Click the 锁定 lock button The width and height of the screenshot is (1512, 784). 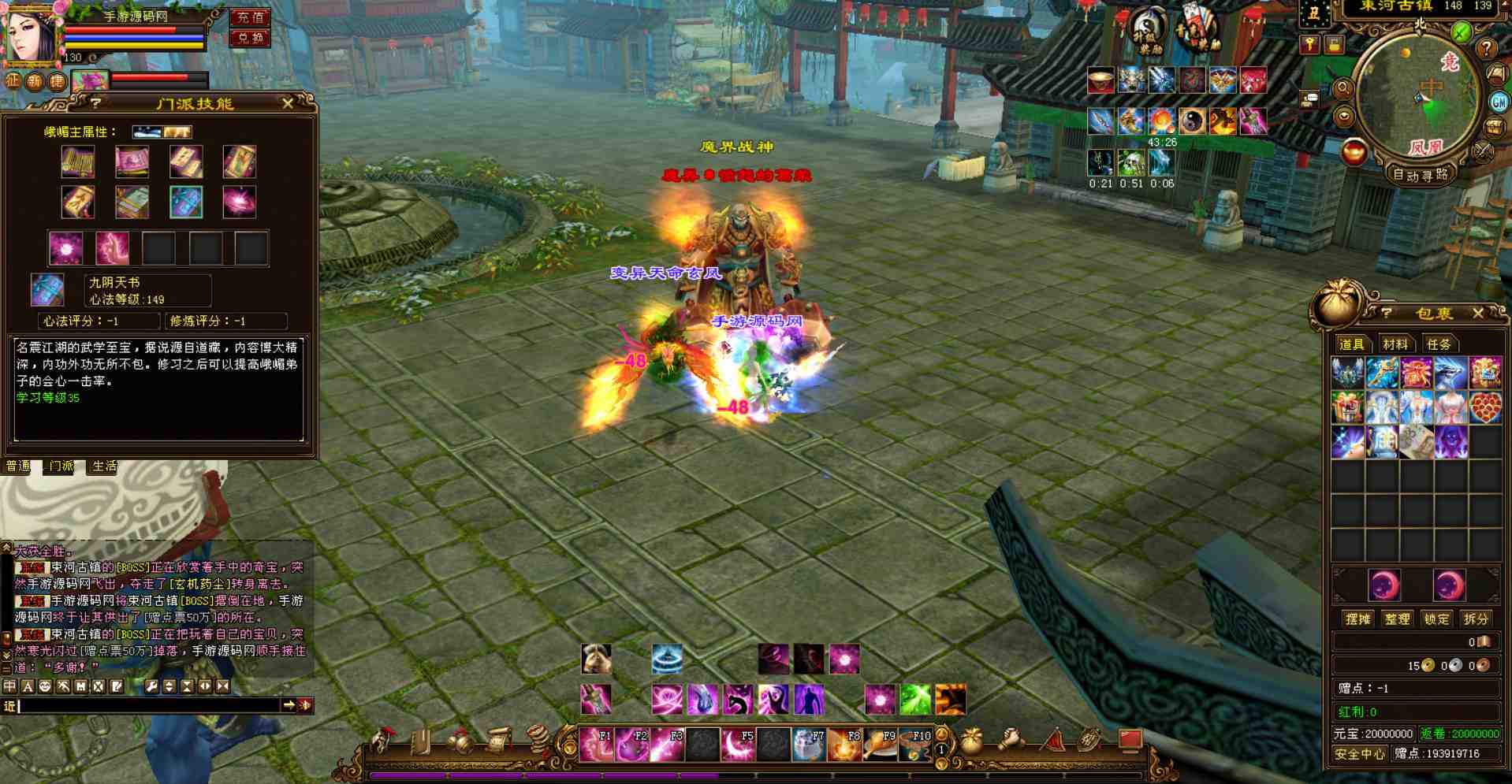(1436, 619)
